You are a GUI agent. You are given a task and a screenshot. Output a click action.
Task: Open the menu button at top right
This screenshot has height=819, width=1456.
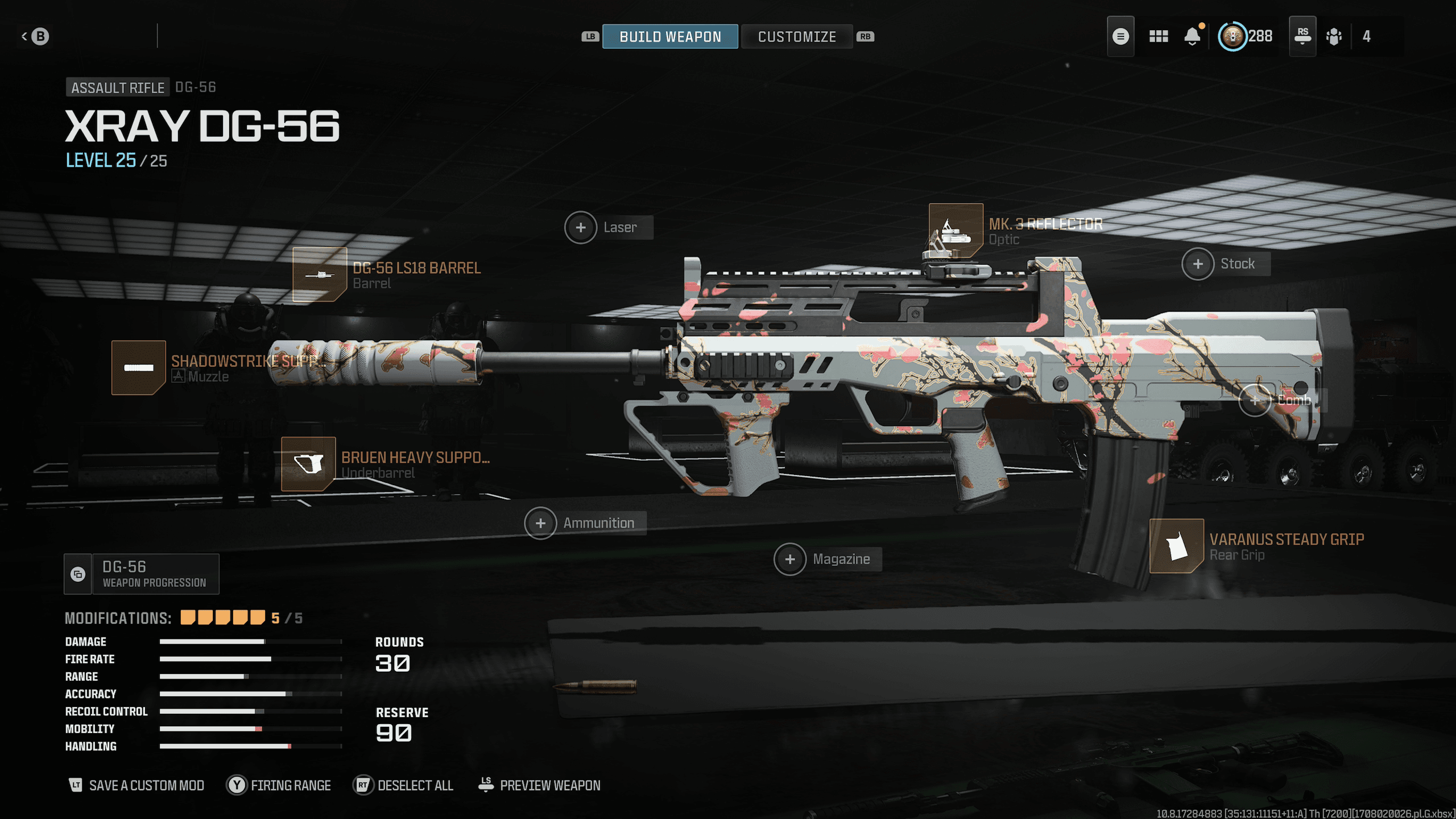1120,36
